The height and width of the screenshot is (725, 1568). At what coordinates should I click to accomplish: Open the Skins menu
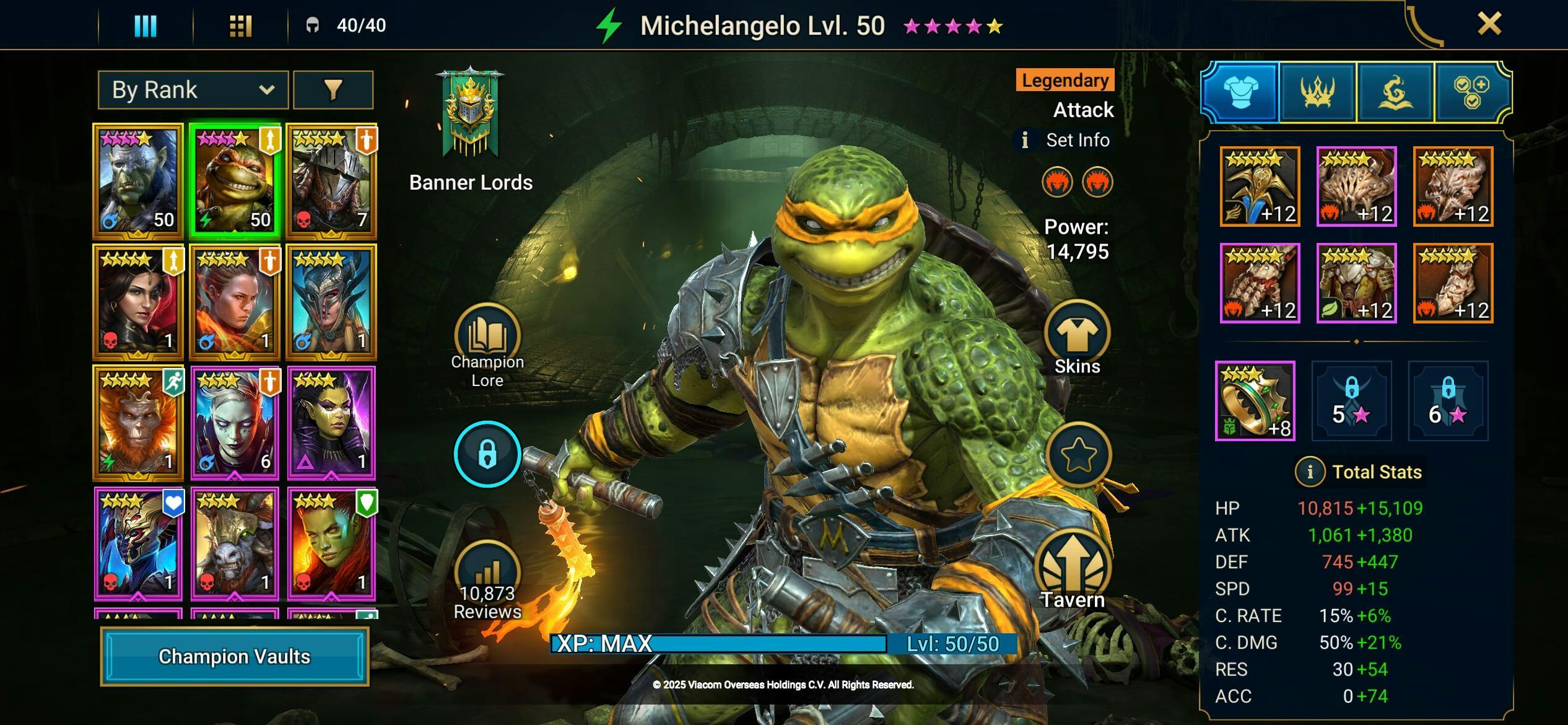click(x=1077, y=338)
